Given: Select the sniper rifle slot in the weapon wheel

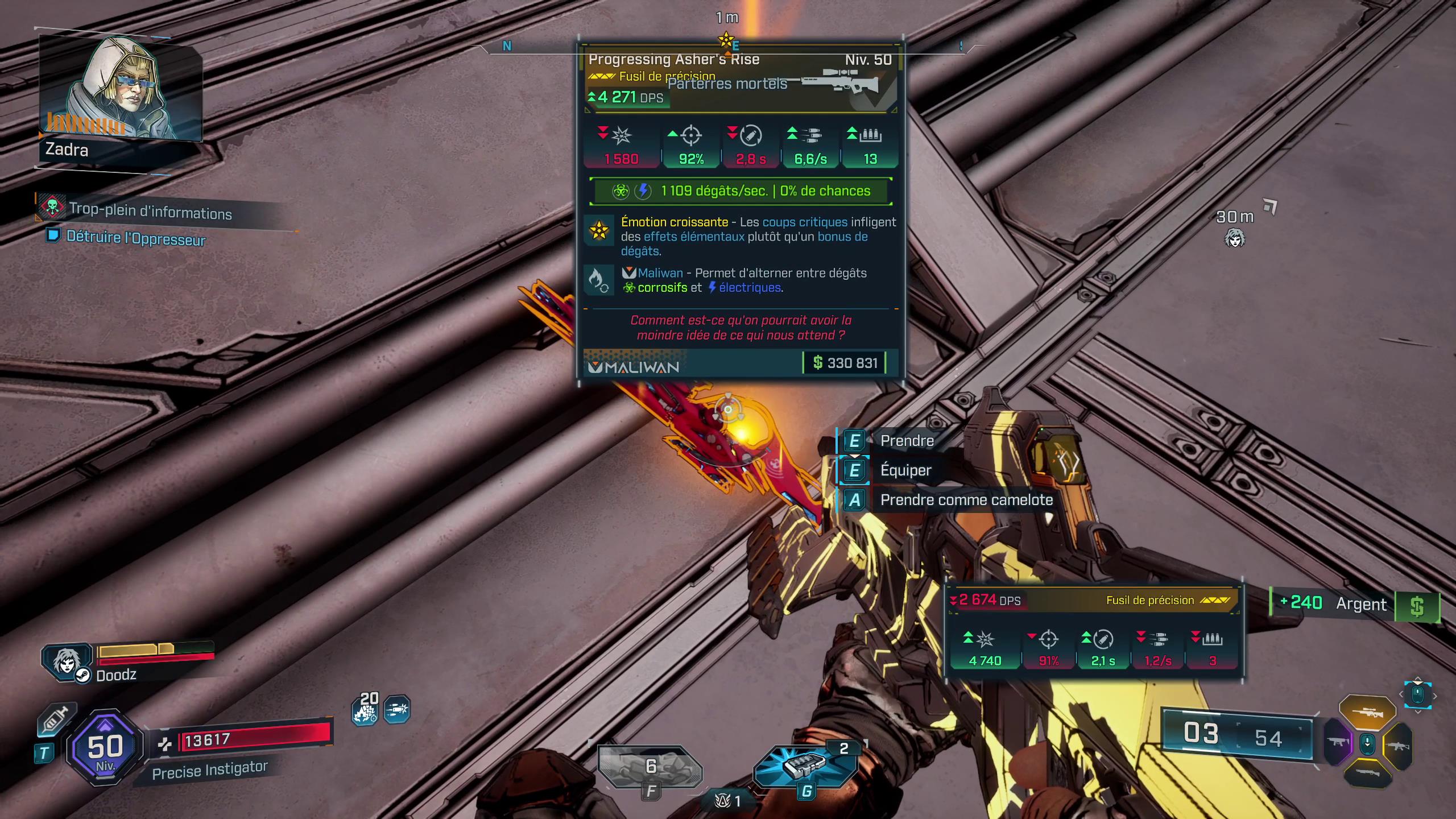Looking at the screenshot, I should click(x=1368, y=711).
